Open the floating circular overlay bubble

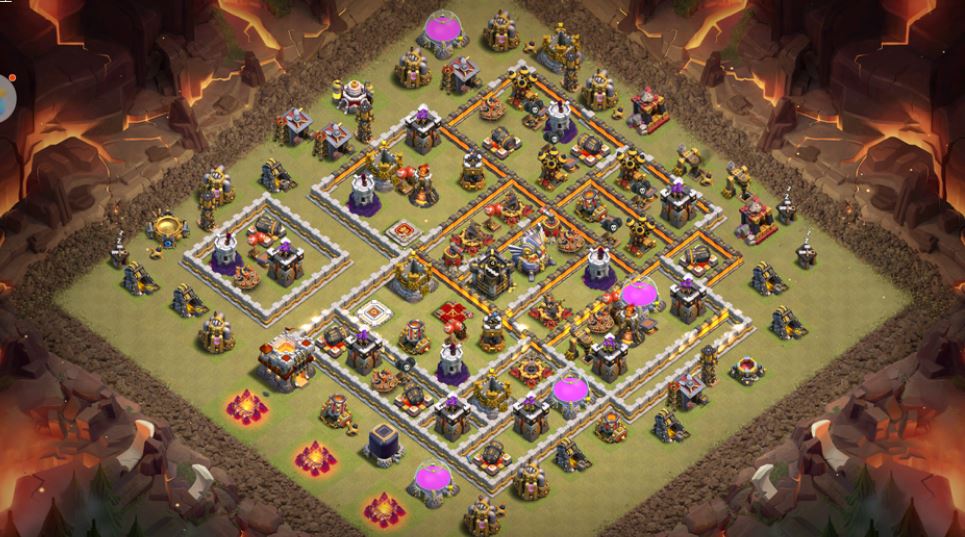tap(5, 98)
